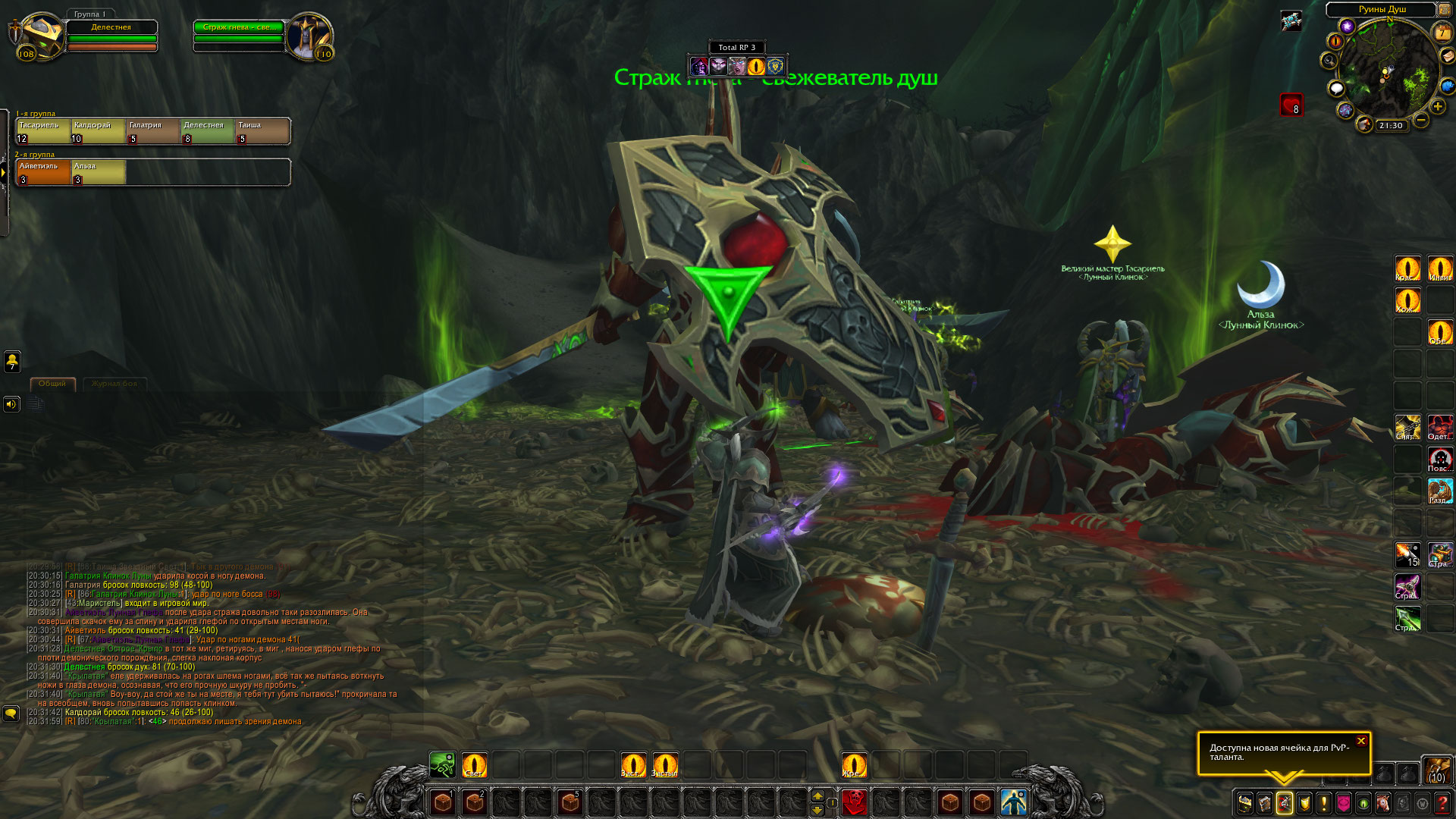Open the achievements shield button
This screenshot has height=819, width=1456.
coord(1304,802)
